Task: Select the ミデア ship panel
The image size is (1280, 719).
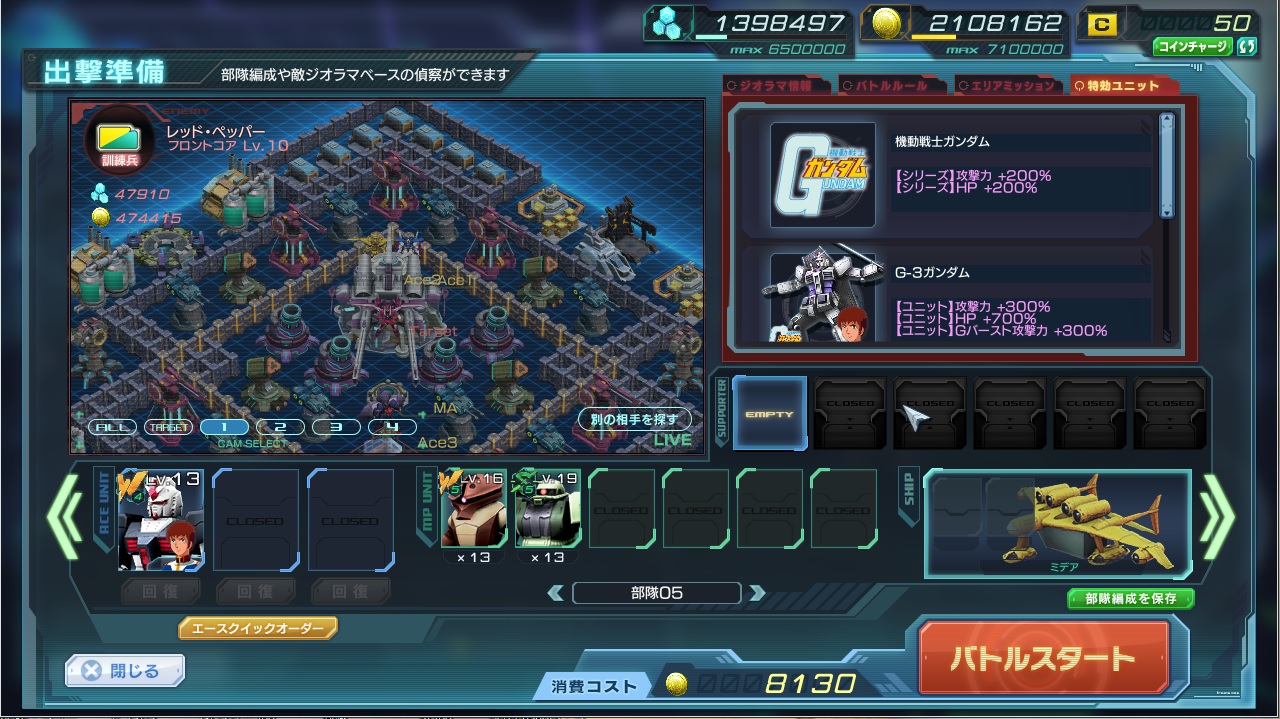Action: pos(1057,524)
